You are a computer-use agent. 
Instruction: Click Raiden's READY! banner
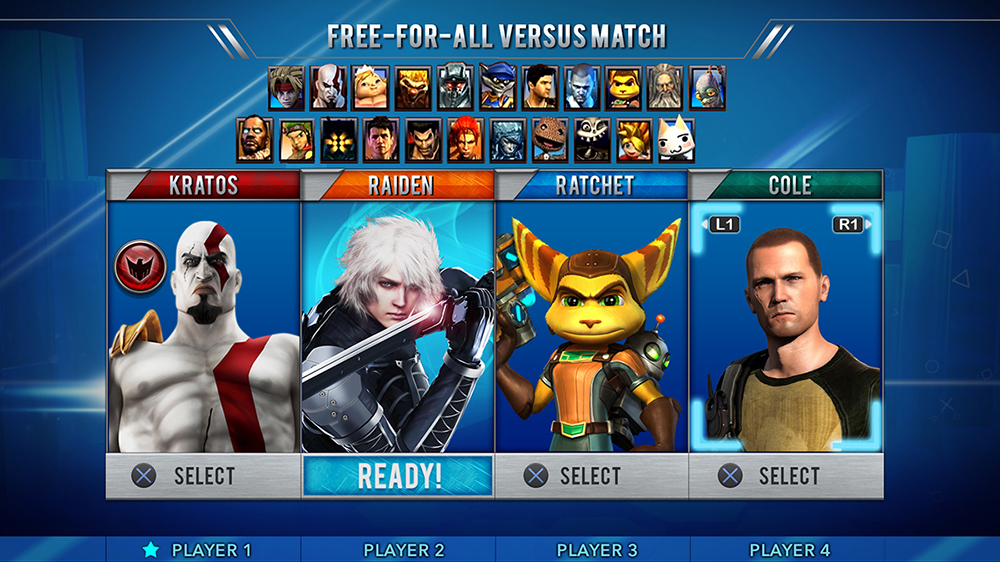(398, 476)
